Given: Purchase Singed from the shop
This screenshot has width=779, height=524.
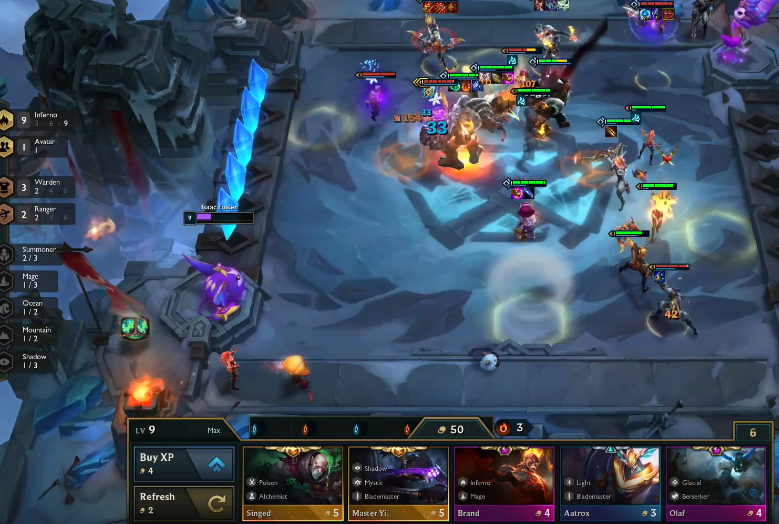Looking at the screenshot, I should tap(293, 484).
